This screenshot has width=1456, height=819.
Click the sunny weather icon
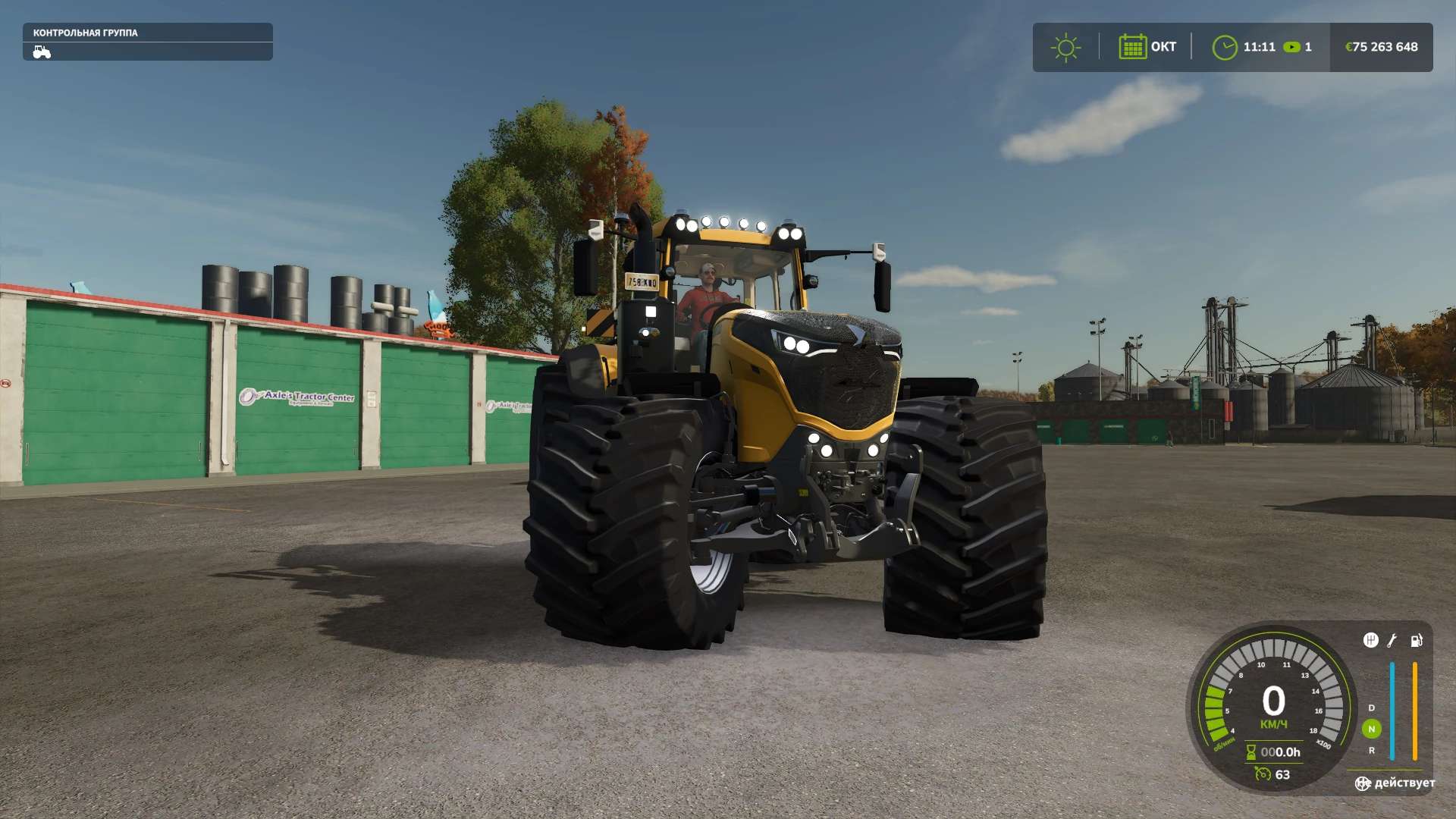1065,47
